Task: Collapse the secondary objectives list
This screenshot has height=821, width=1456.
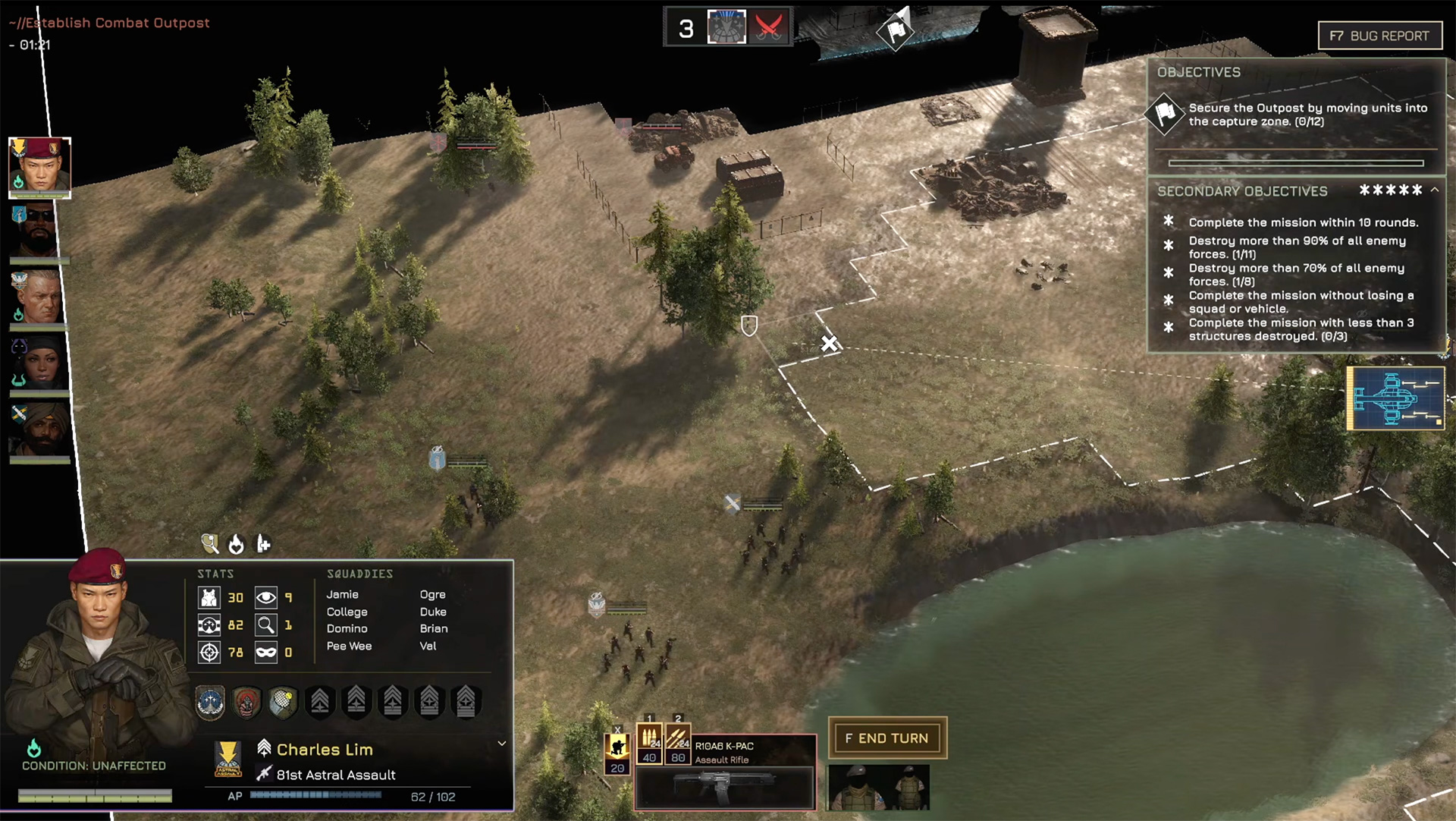Action: point(1435,190)
